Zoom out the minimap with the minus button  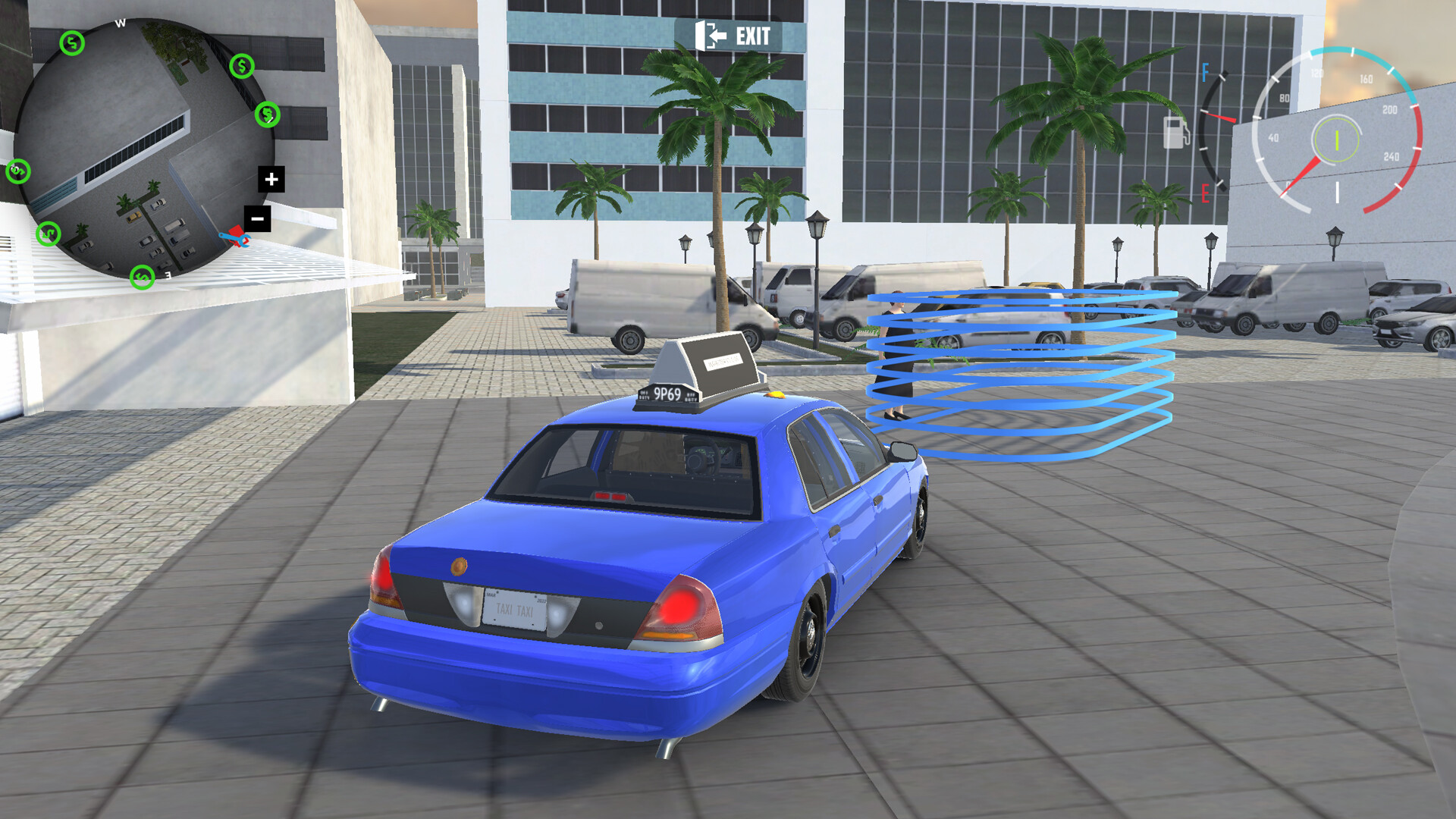point(256,218)
